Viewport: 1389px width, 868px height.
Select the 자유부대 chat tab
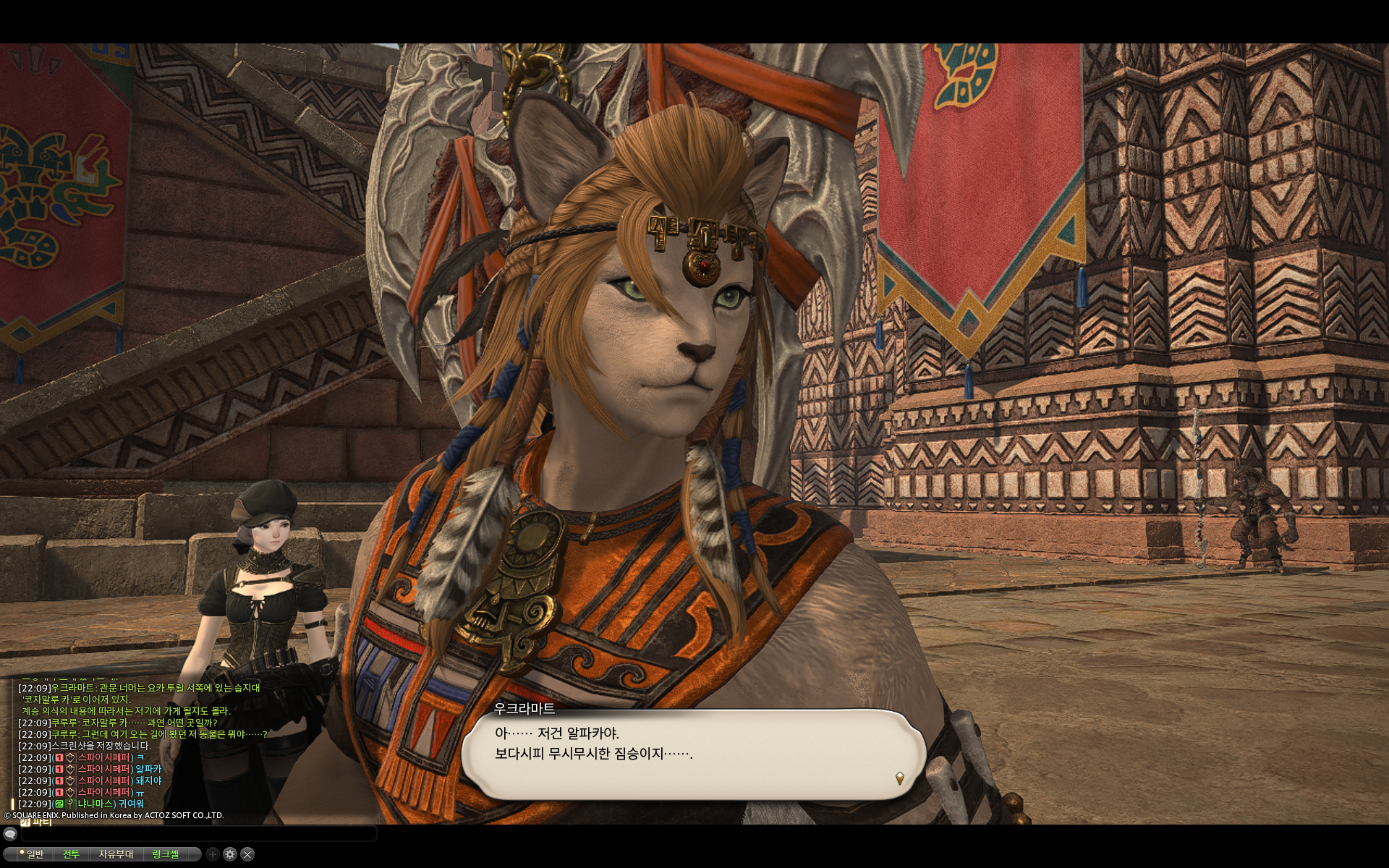[x=116, y=854]
